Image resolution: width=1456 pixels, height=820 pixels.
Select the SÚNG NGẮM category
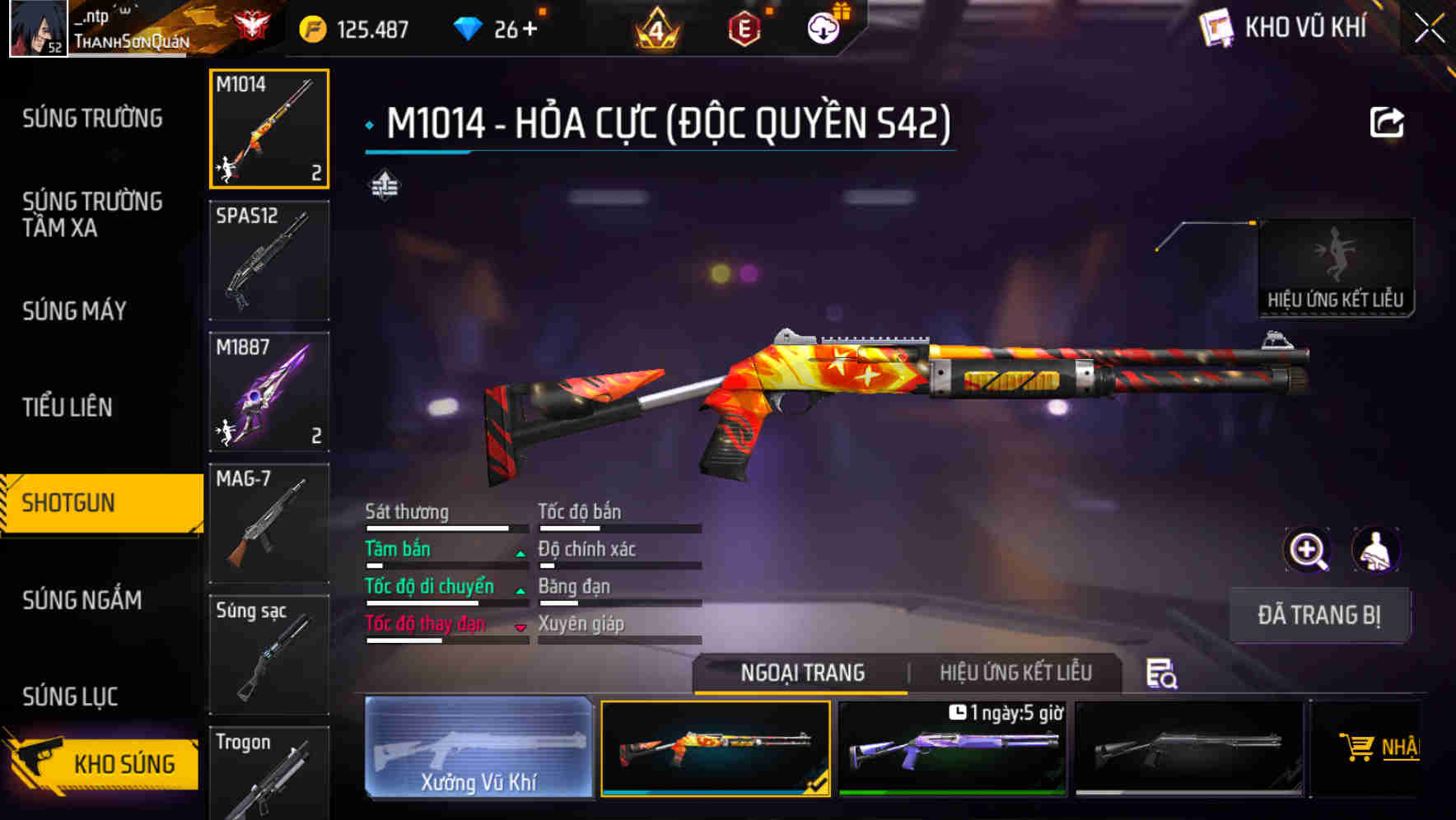click(x=82, y=601)
